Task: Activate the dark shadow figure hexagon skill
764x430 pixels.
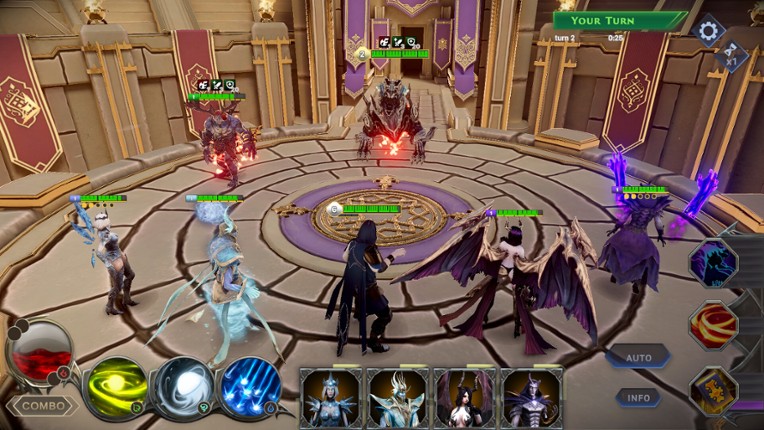Action: 714,264
